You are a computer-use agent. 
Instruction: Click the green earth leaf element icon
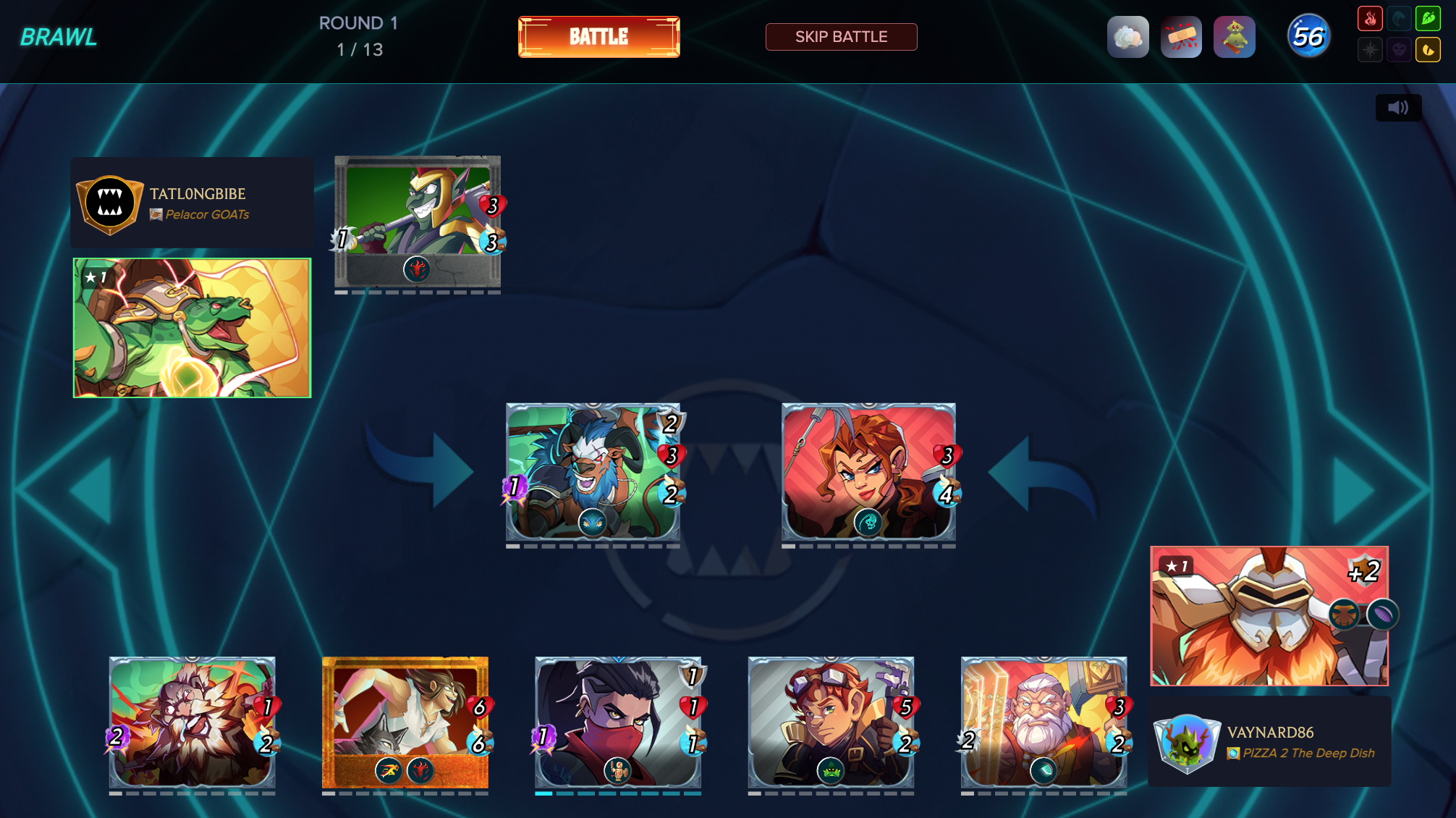pyautogui.click(x=1428, y=19)
